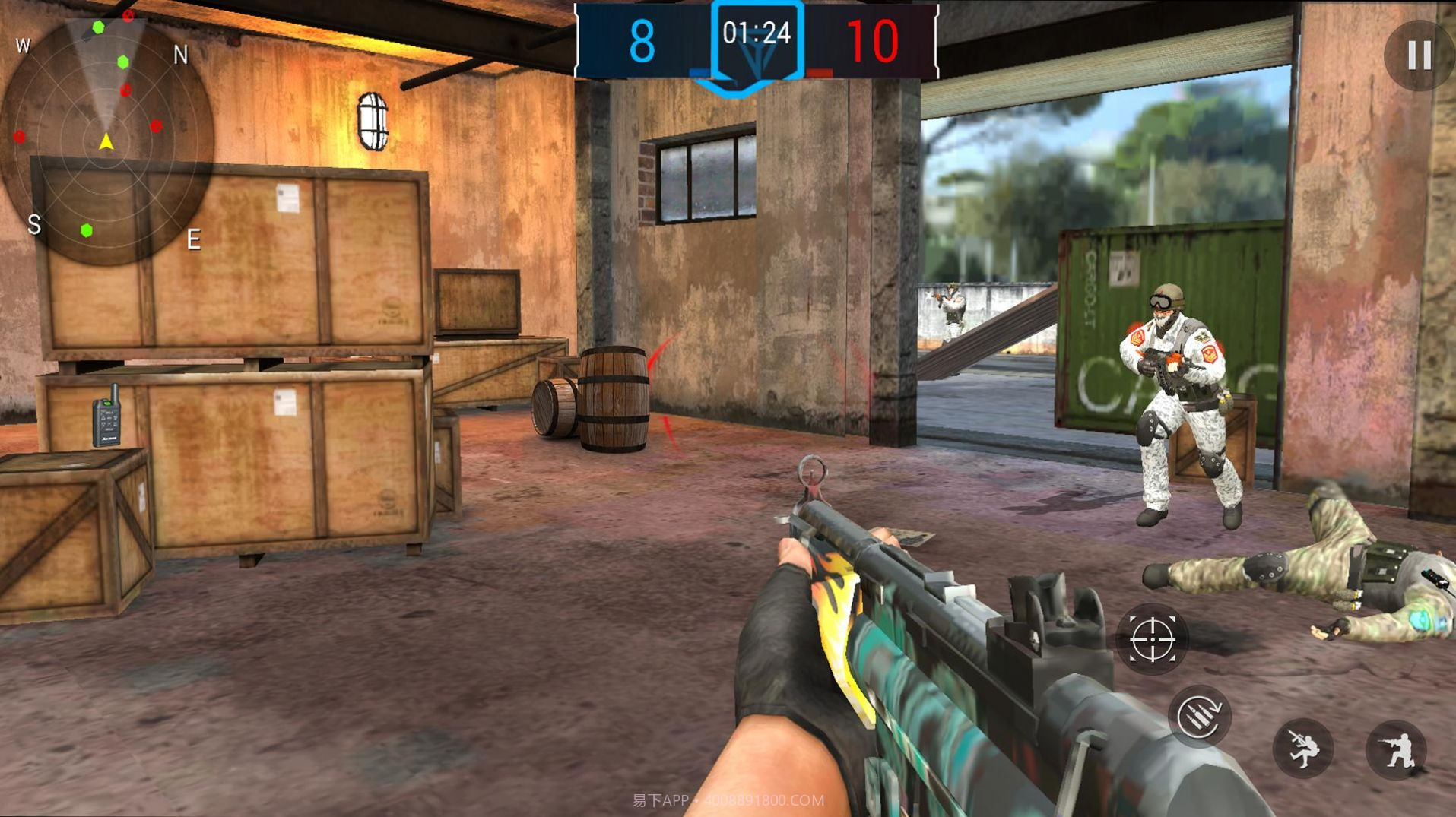Activate the jumping soldier button
This screenshot has width=1456, height=817.
1303,749
